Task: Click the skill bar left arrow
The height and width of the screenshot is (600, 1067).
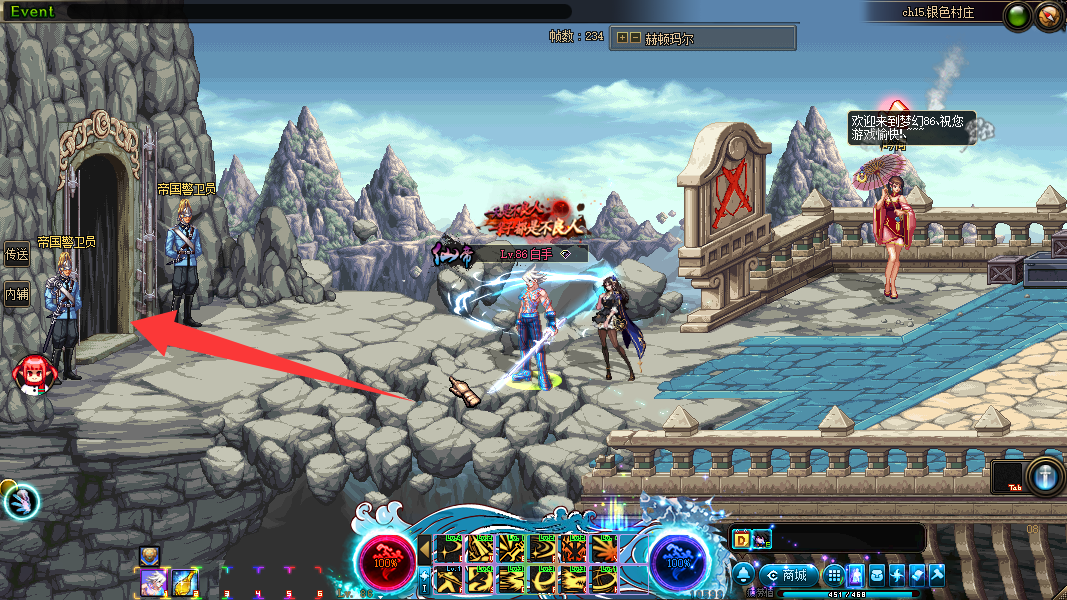Action: tap(425, 548)
